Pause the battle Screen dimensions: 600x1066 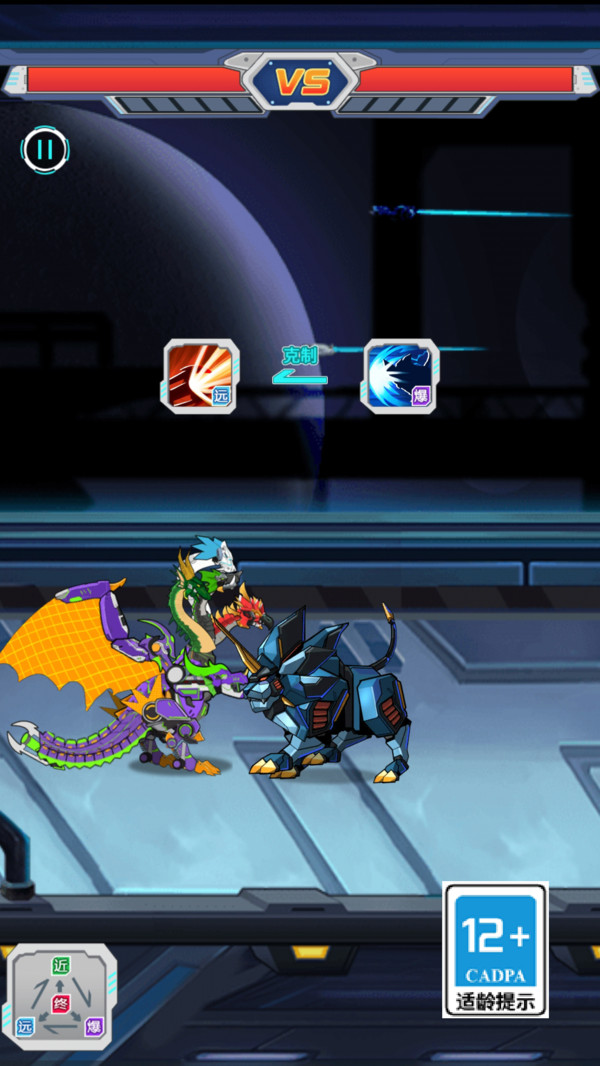(45, 151)
